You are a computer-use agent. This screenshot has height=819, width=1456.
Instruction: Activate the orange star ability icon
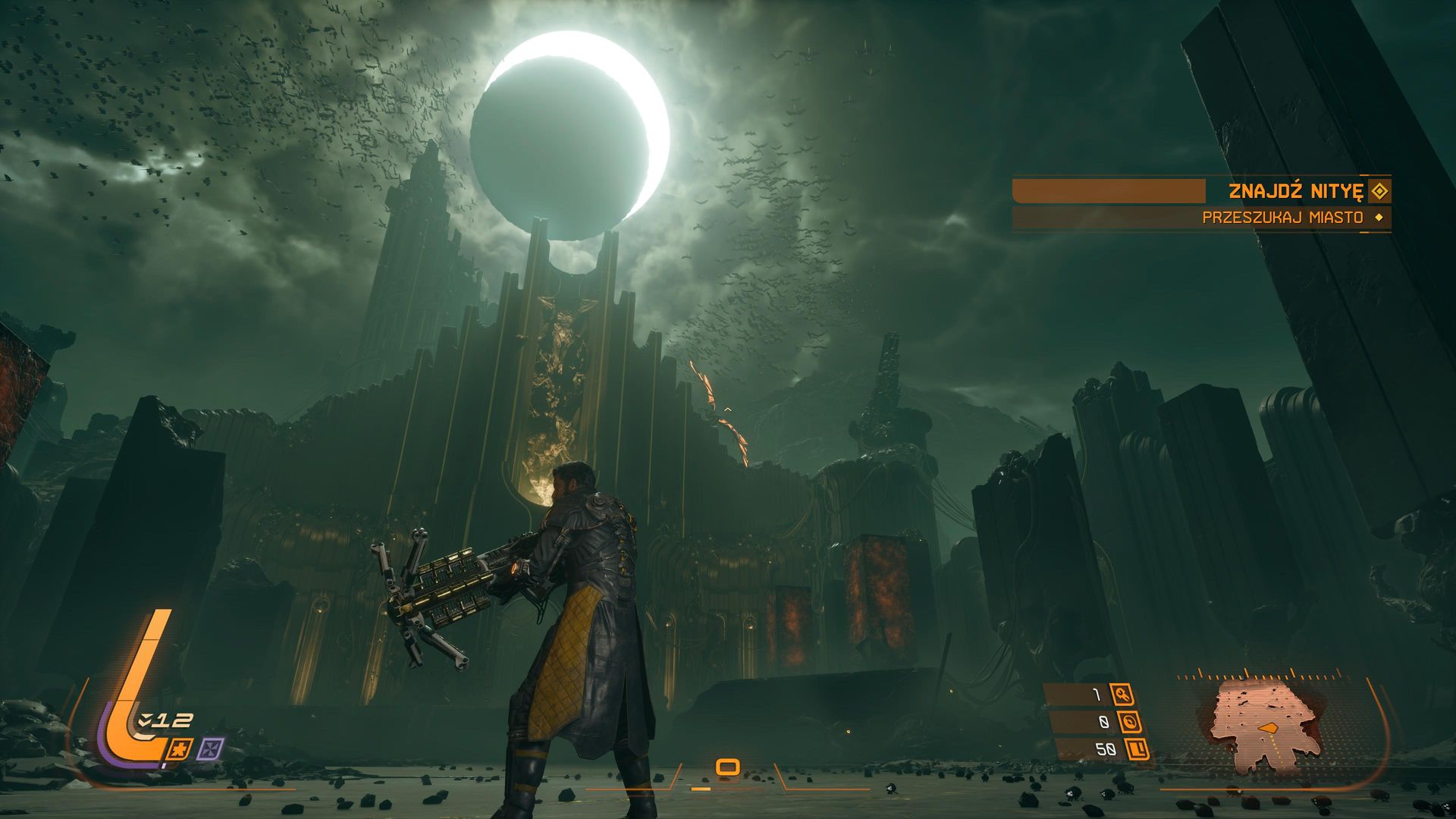pyautogui.click(x=180, y=750)
